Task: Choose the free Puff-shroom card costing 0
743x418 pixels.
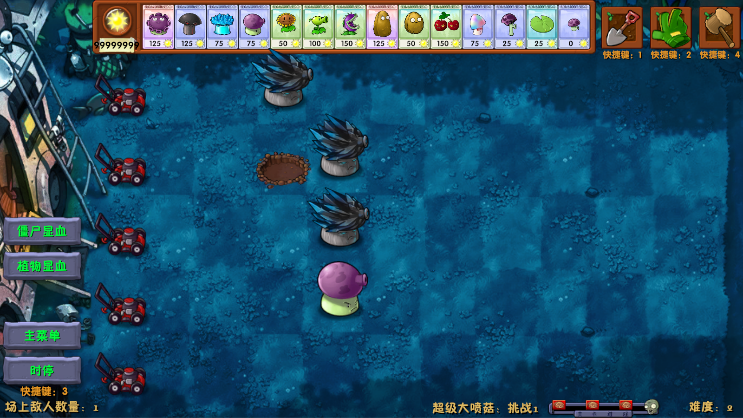Action: tap(574, 27)
